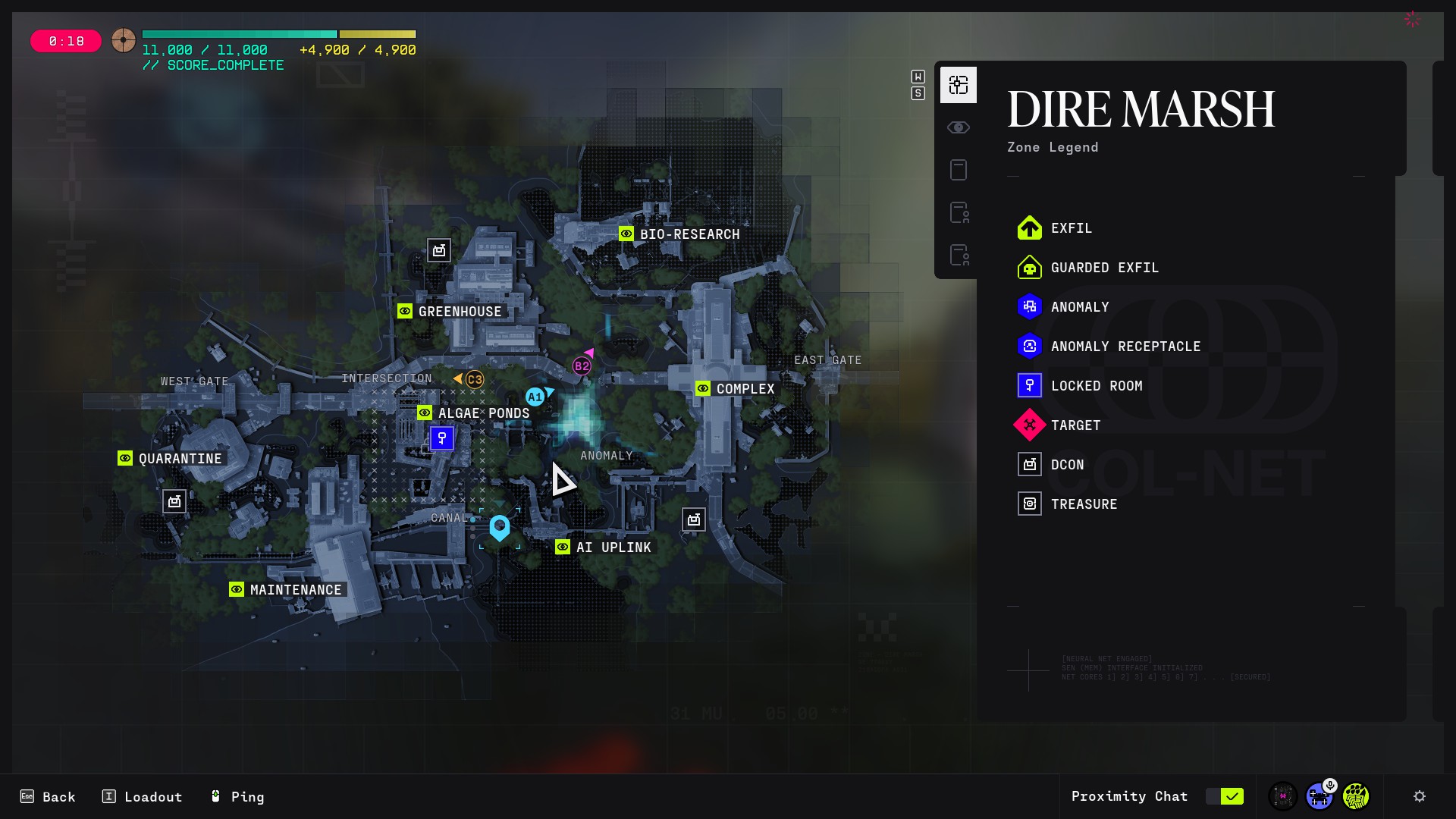Image resolution: width=1456 pixels, height=819 pixels.
Task: Click the locked room icon on map
Action: point(442,438)
